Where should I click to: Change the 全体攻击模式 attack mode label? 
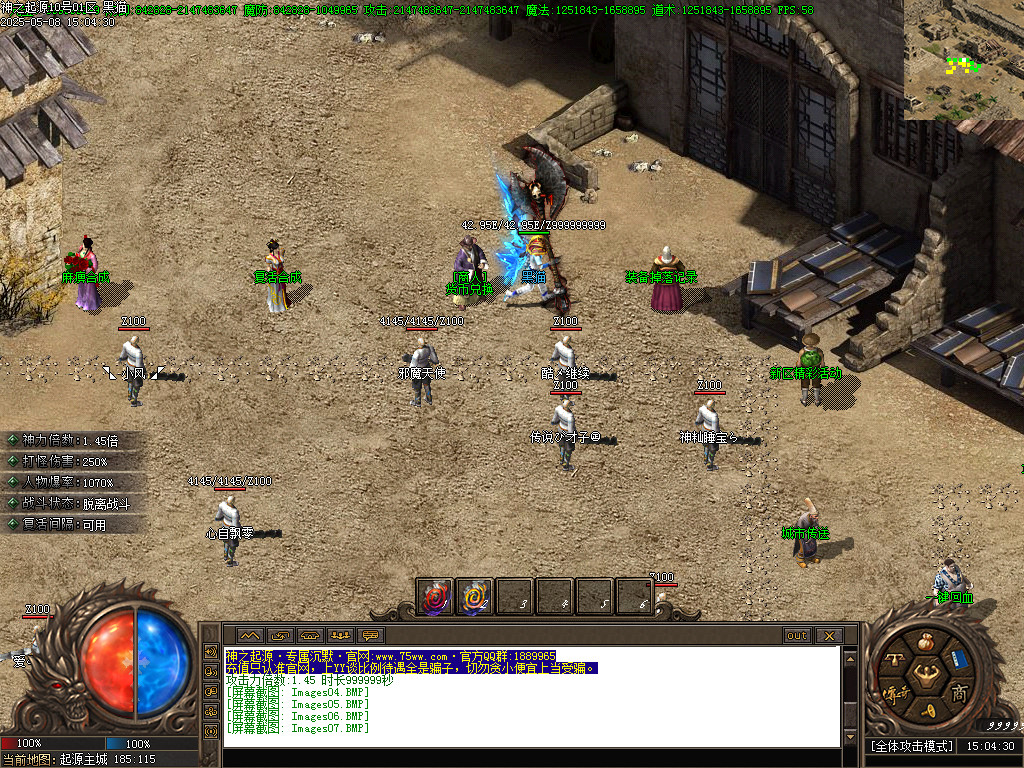click(911, 746)
